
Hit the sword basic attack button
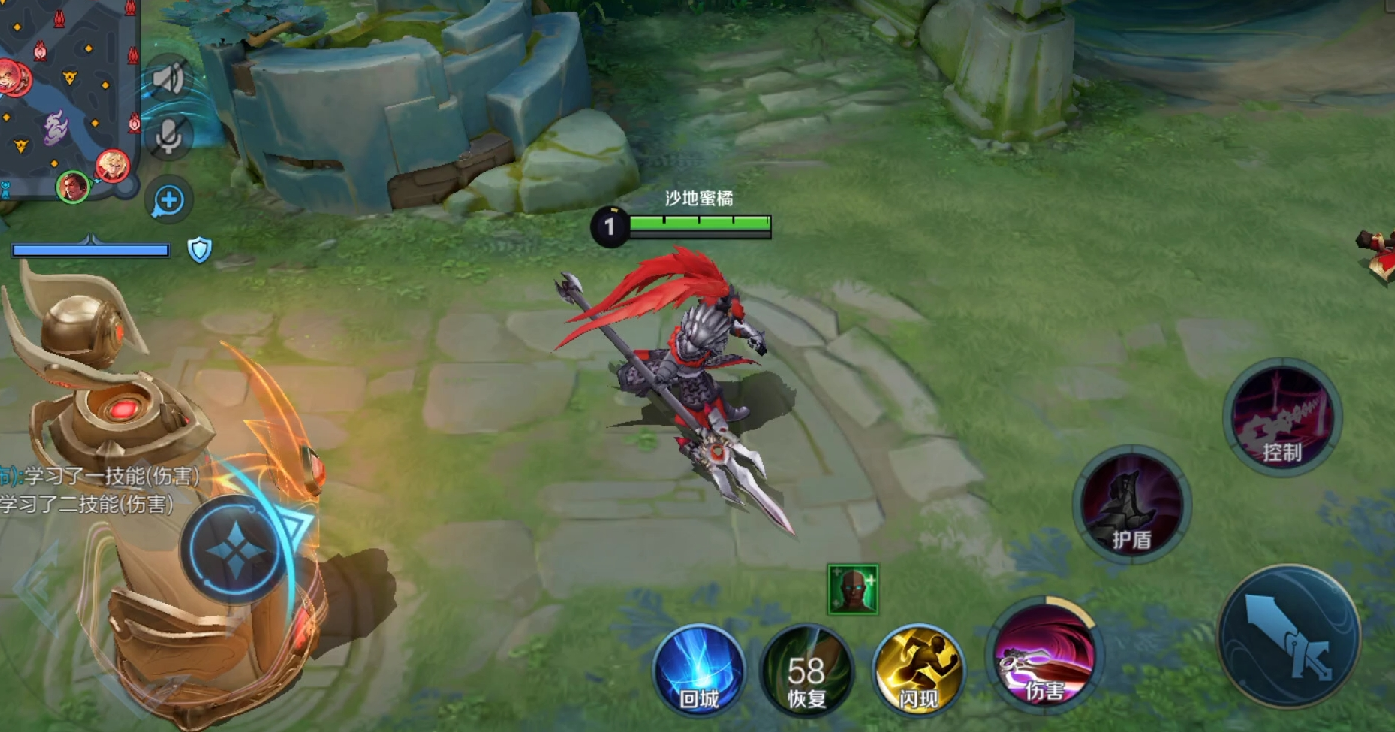pos(1288,636)
